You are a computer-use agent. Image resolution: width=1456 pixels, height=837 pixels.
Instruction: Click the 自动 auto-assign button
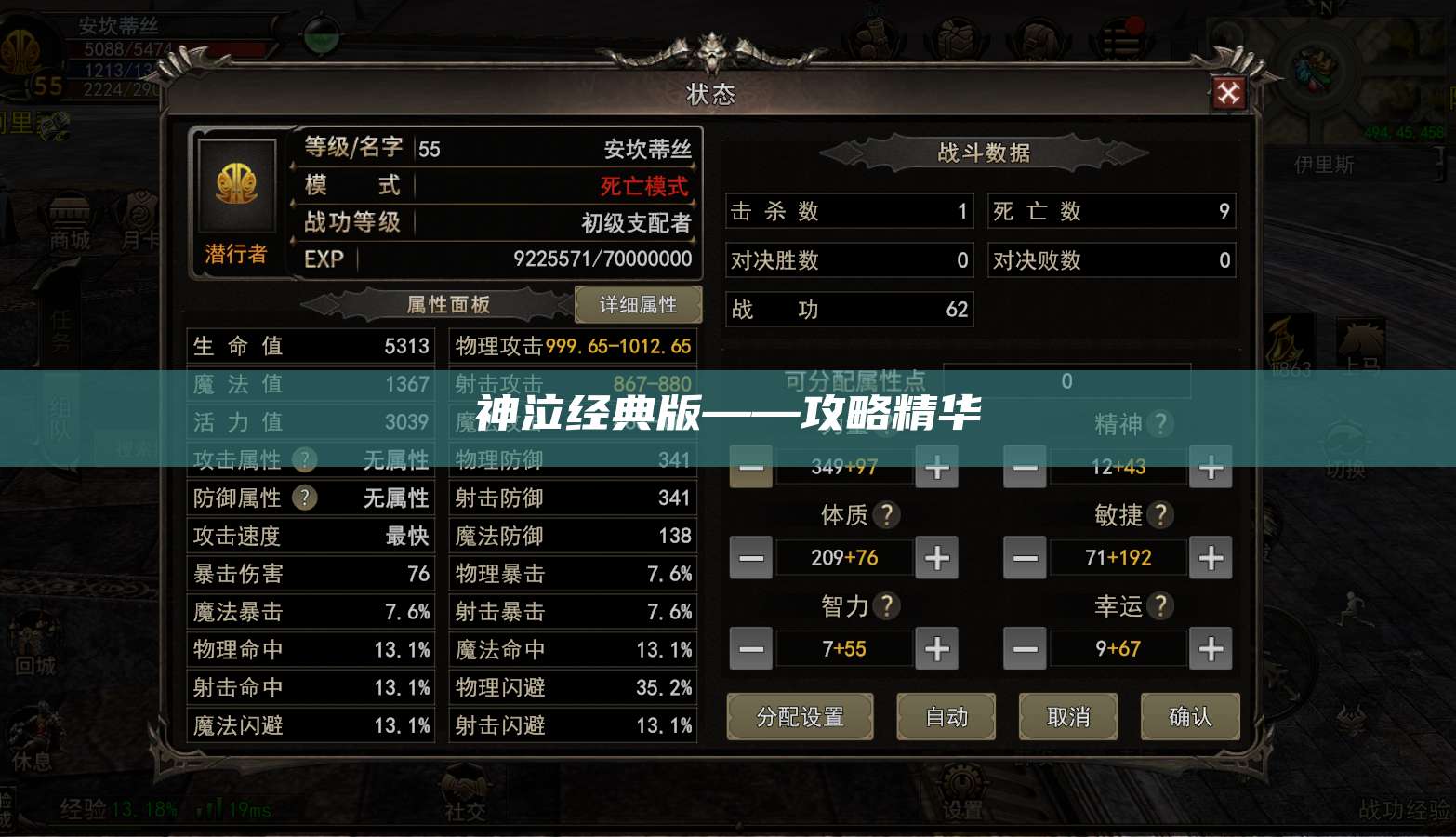(x=946, y=717)
